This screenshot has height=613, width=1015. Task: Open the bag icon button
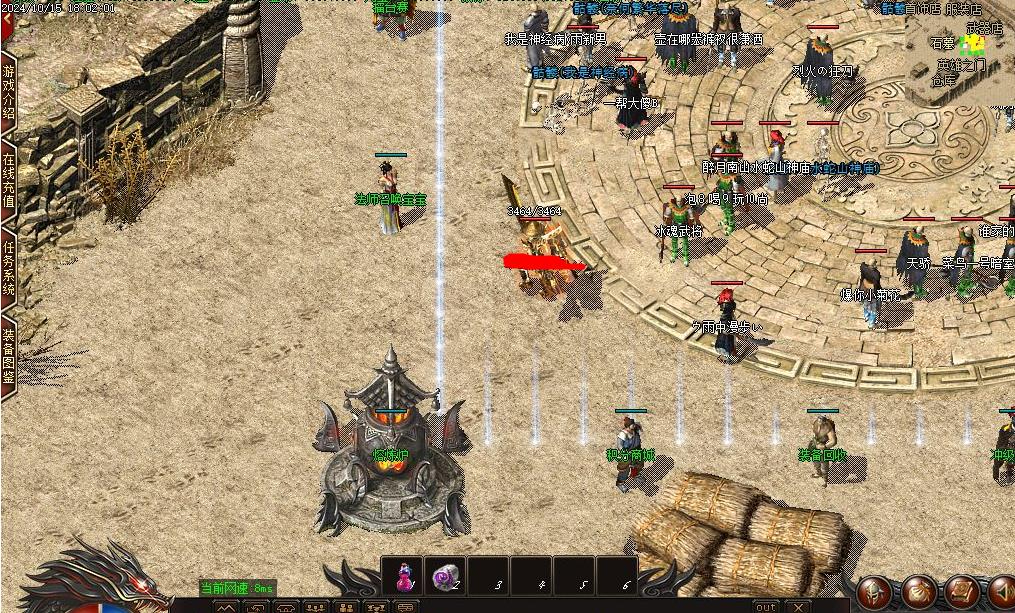click(x=918, y=590)
